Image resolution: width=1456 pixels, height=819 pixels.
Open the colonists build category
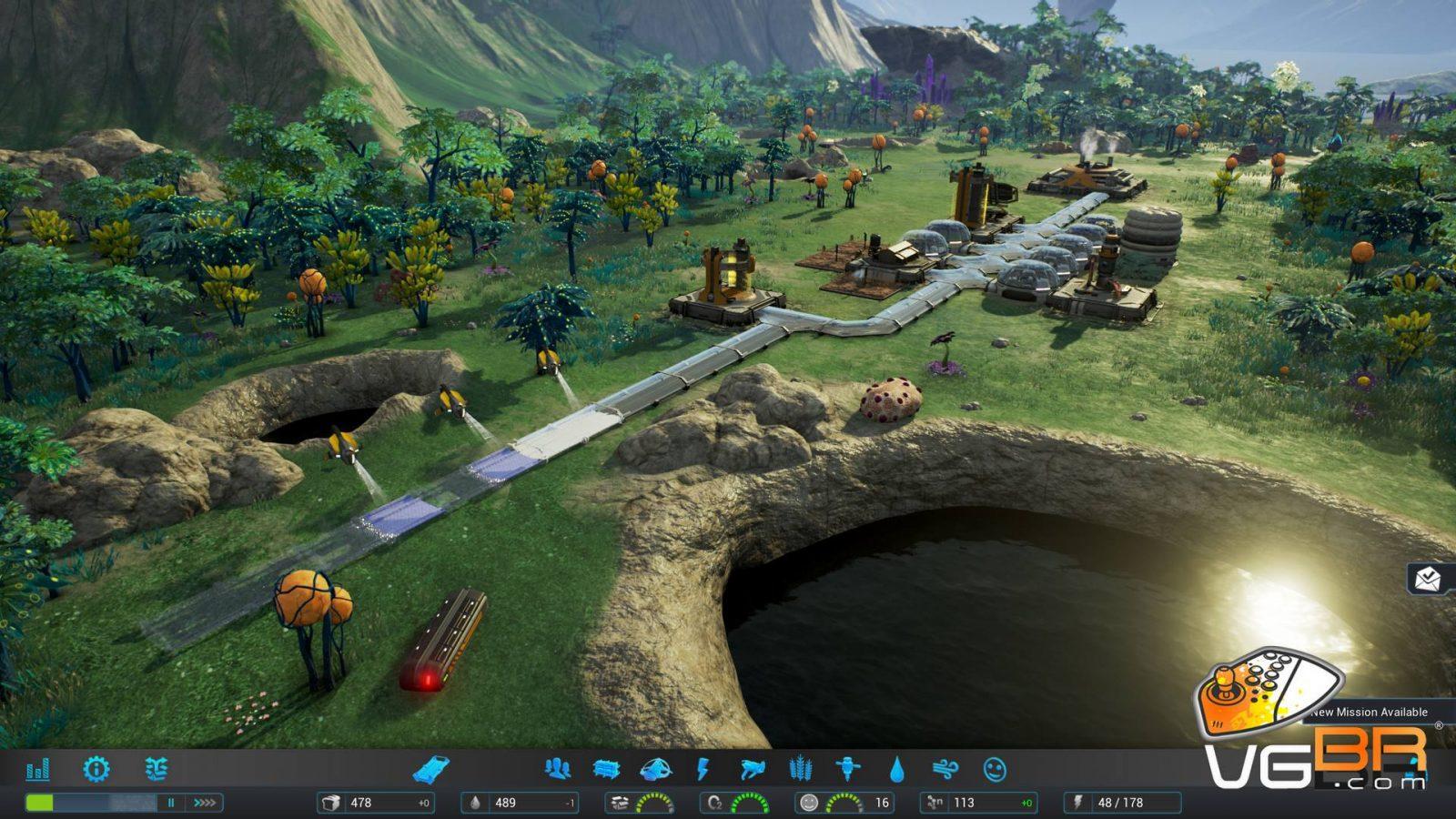pos(557,770)
